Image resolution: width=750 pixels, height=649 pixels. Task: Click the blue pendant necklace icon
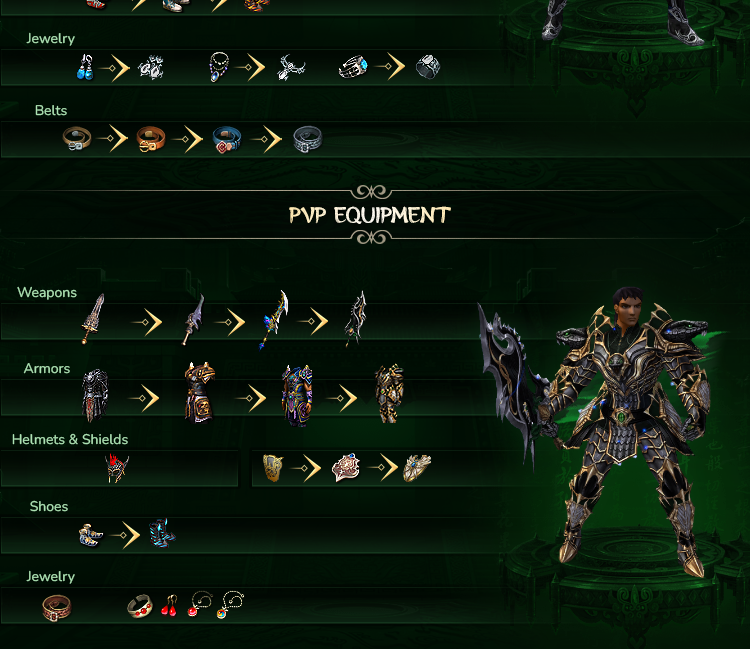219,68
